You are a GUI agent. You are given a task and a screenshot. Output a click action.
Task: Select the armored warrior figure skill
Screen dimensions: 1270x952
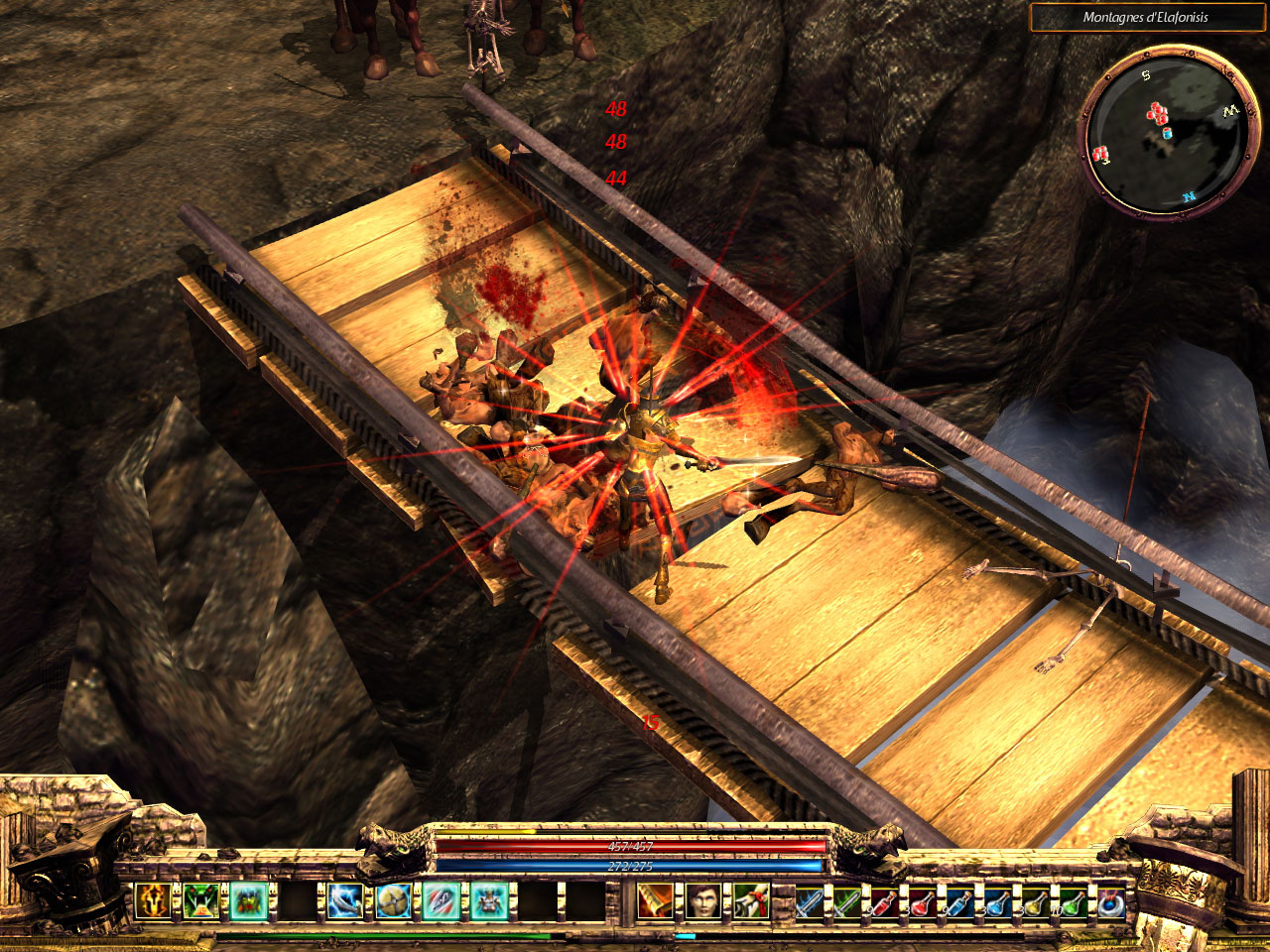tap(488, 901)
